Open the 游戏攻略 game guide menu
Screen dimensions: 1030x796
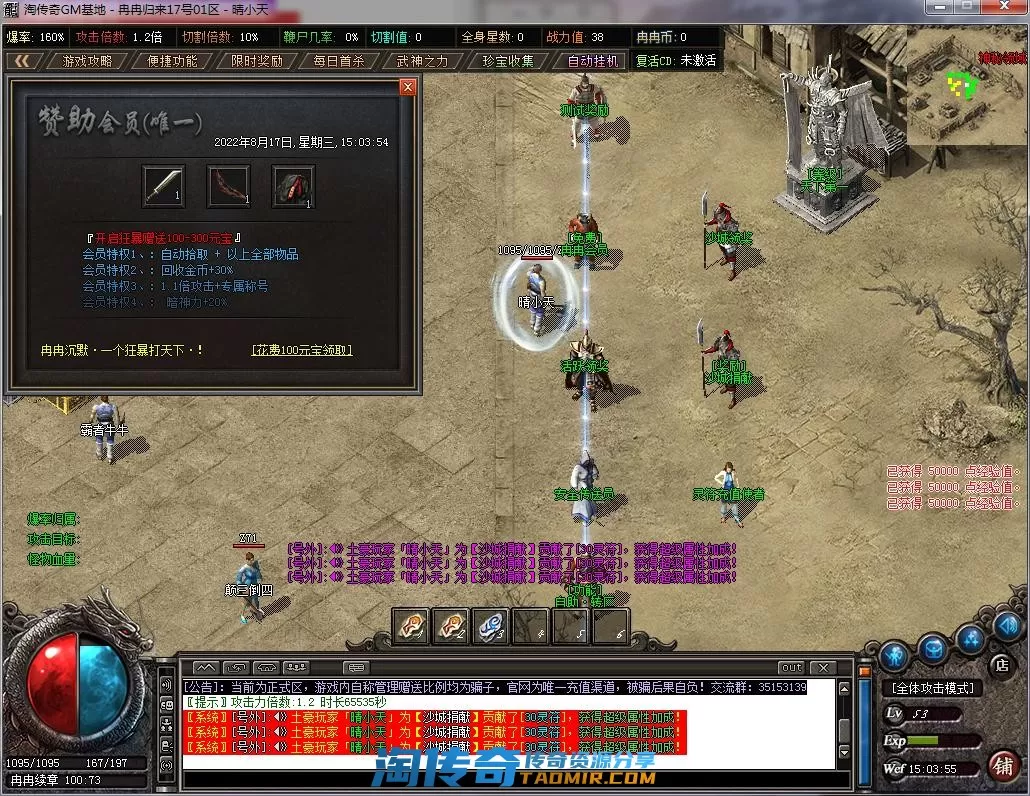pos(88,61)
